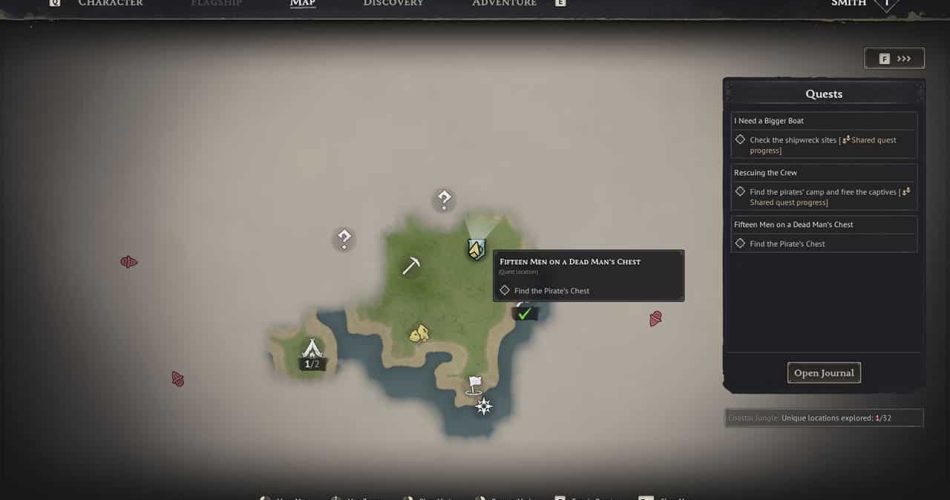Screen dimensions: 950x500
Task: Click the pickaxe mining marker on map
Action: pos(411,266)
